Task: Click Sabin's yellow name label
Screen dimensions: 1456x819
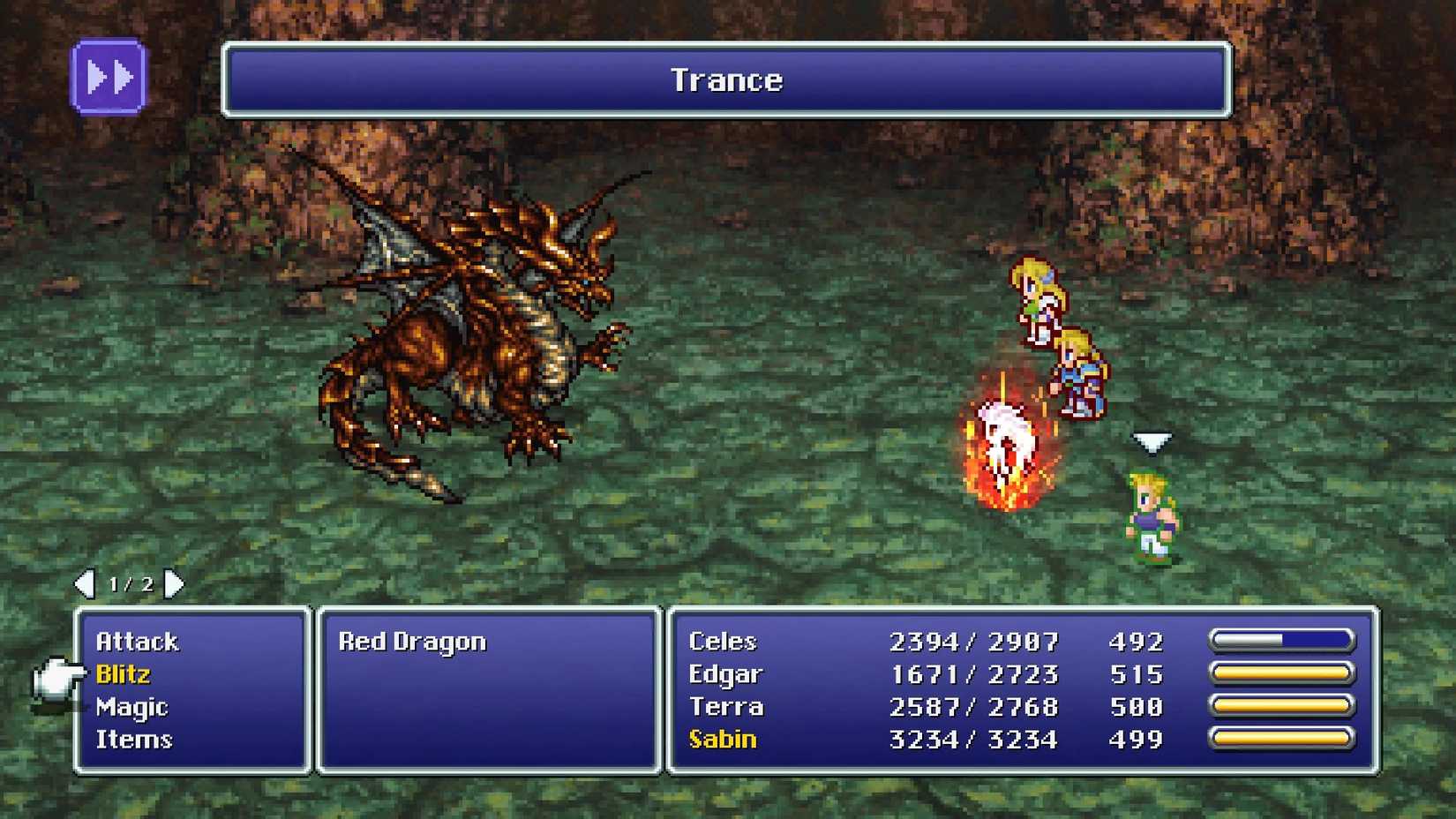Action: (x=725, y=740)
